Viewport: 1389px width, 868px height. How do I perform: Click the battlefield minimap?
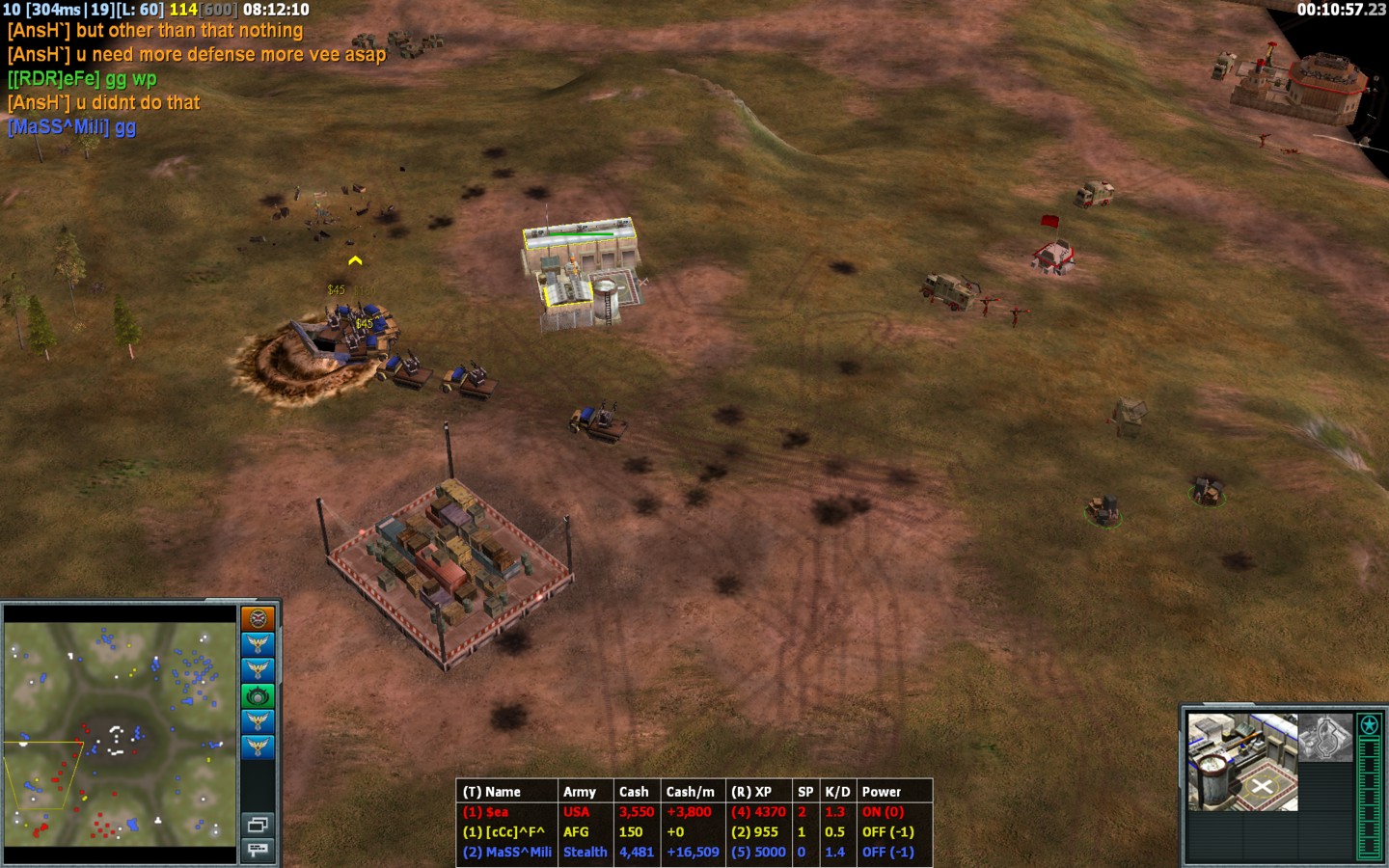click(x=121, y=733)
